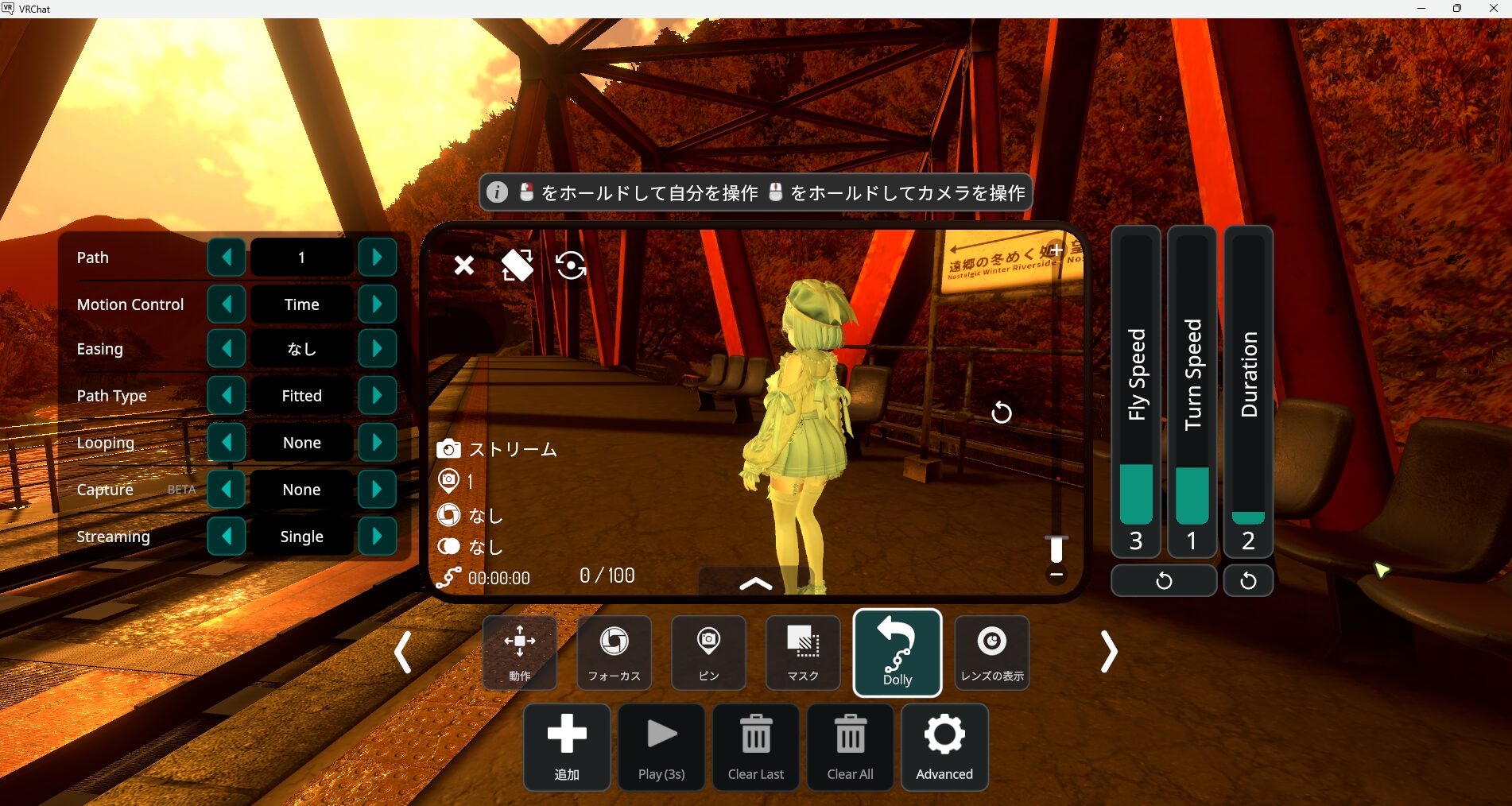Open the フォーカス focus tool

click(x=613, y=653)
